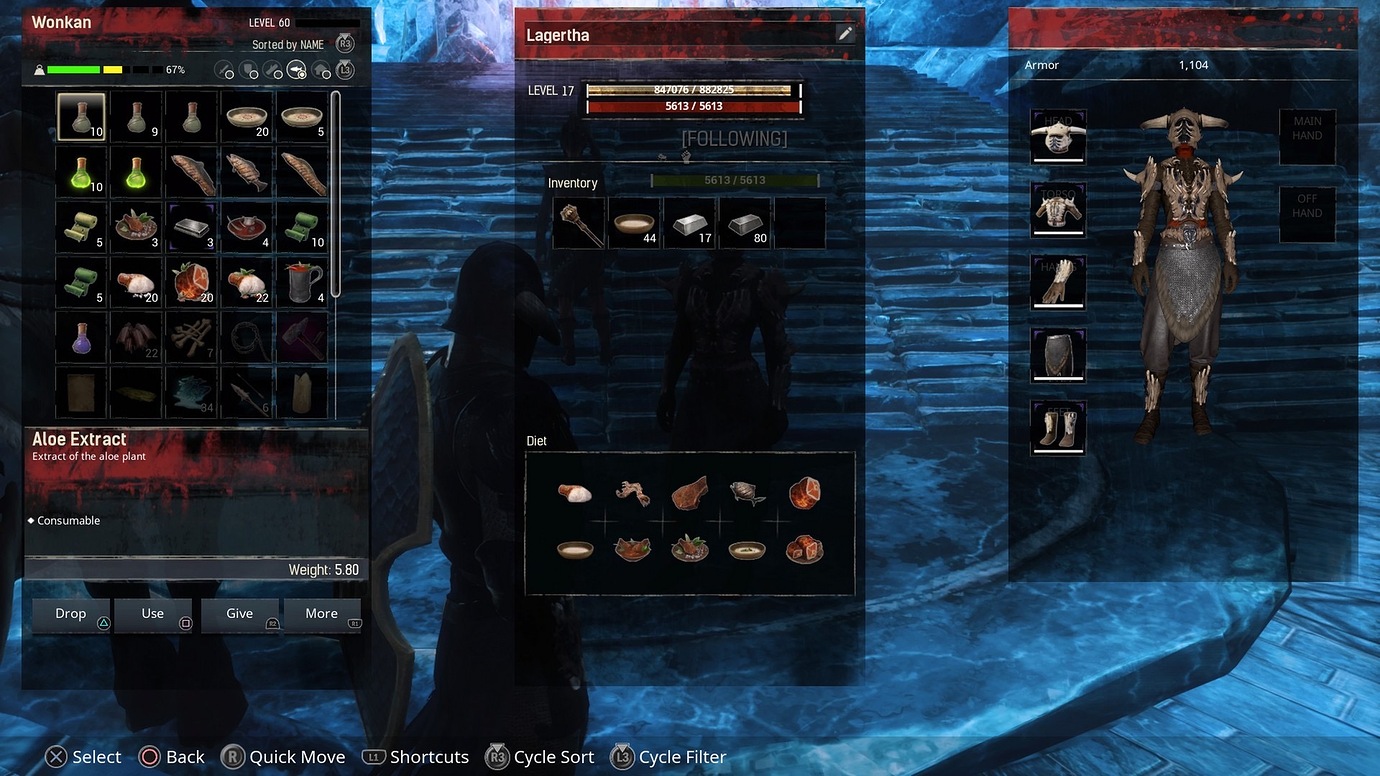The image size is (1380, 776).
Task: Select the stack of 20 soup bowls
Action: point(246,115)
